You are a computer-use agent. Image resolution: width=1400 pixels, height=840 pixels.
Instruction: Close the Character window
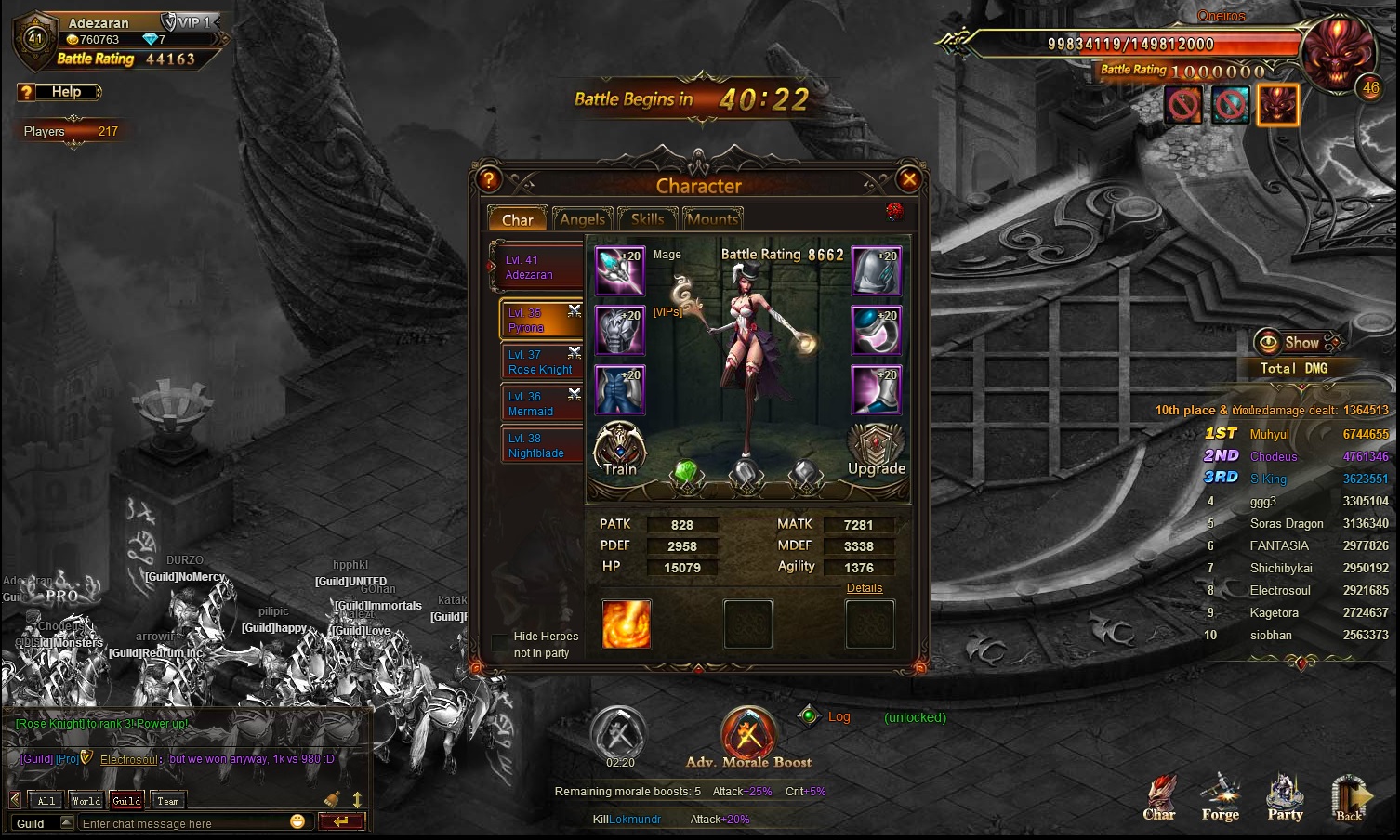tap(909, 179)
